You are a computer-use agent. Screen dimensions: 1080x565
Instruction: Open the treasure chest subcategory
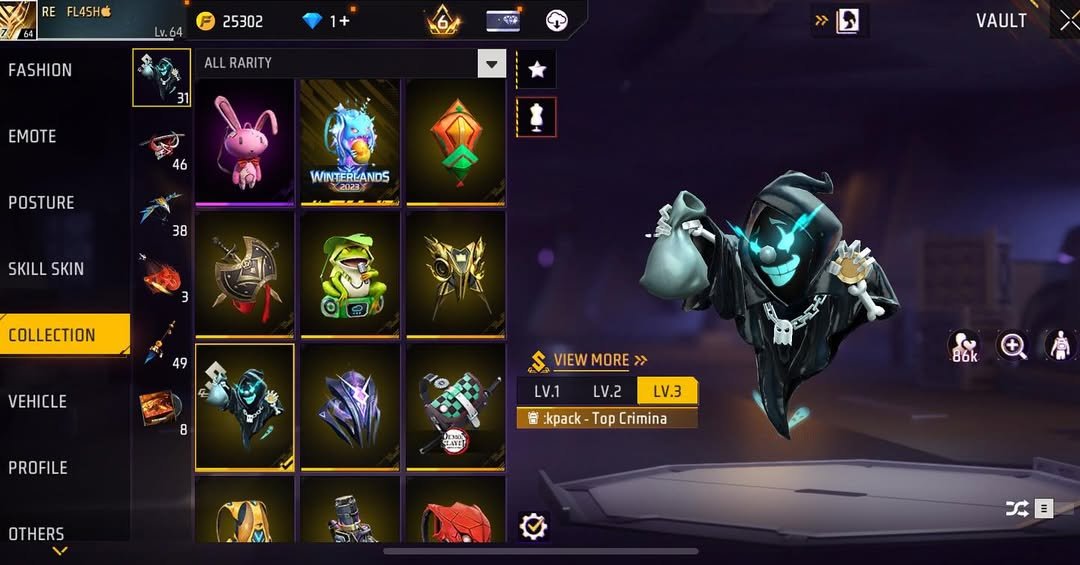161,408
